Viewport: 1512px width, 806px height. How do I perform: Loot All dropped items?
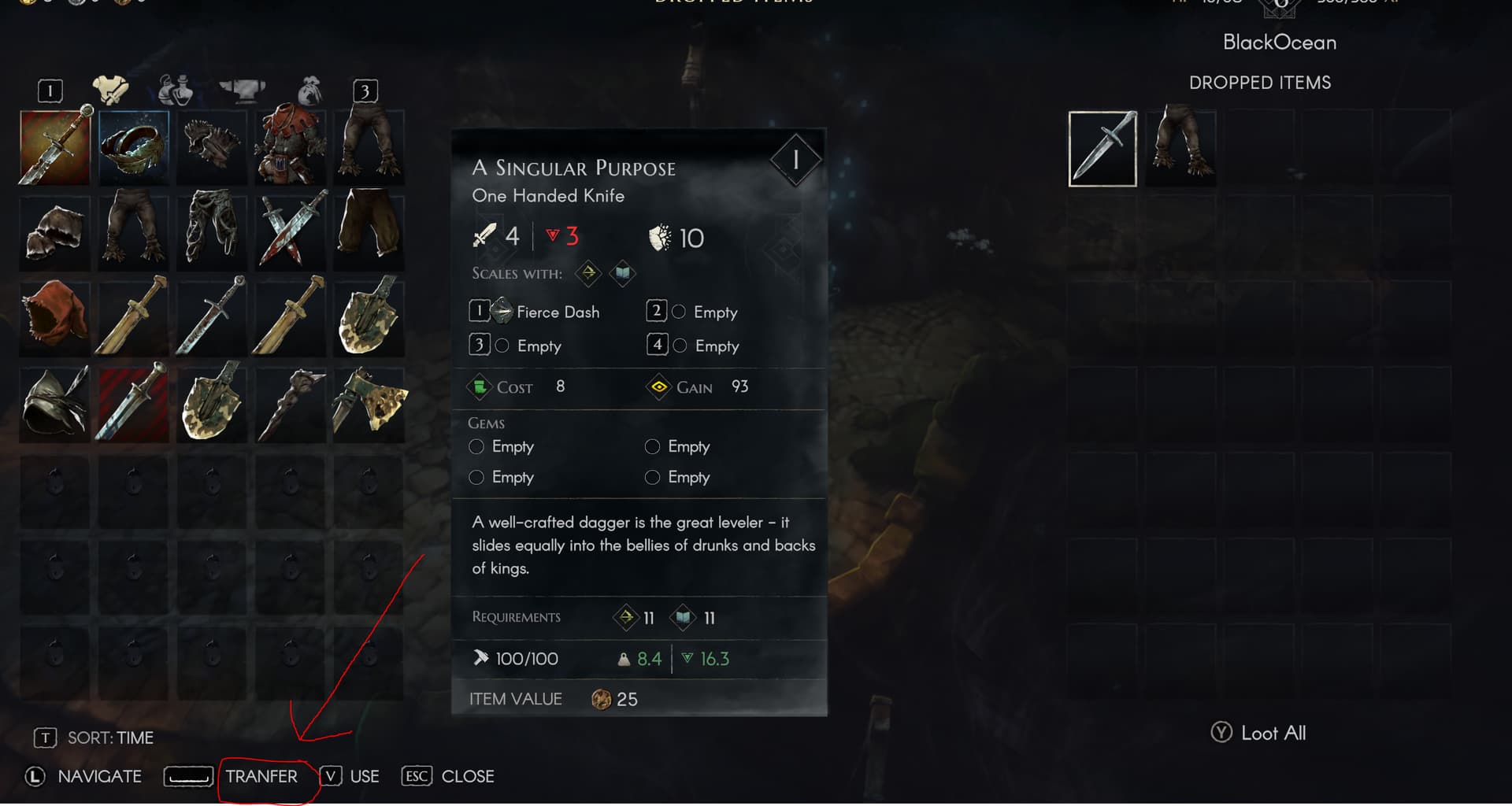[1258, 733]
